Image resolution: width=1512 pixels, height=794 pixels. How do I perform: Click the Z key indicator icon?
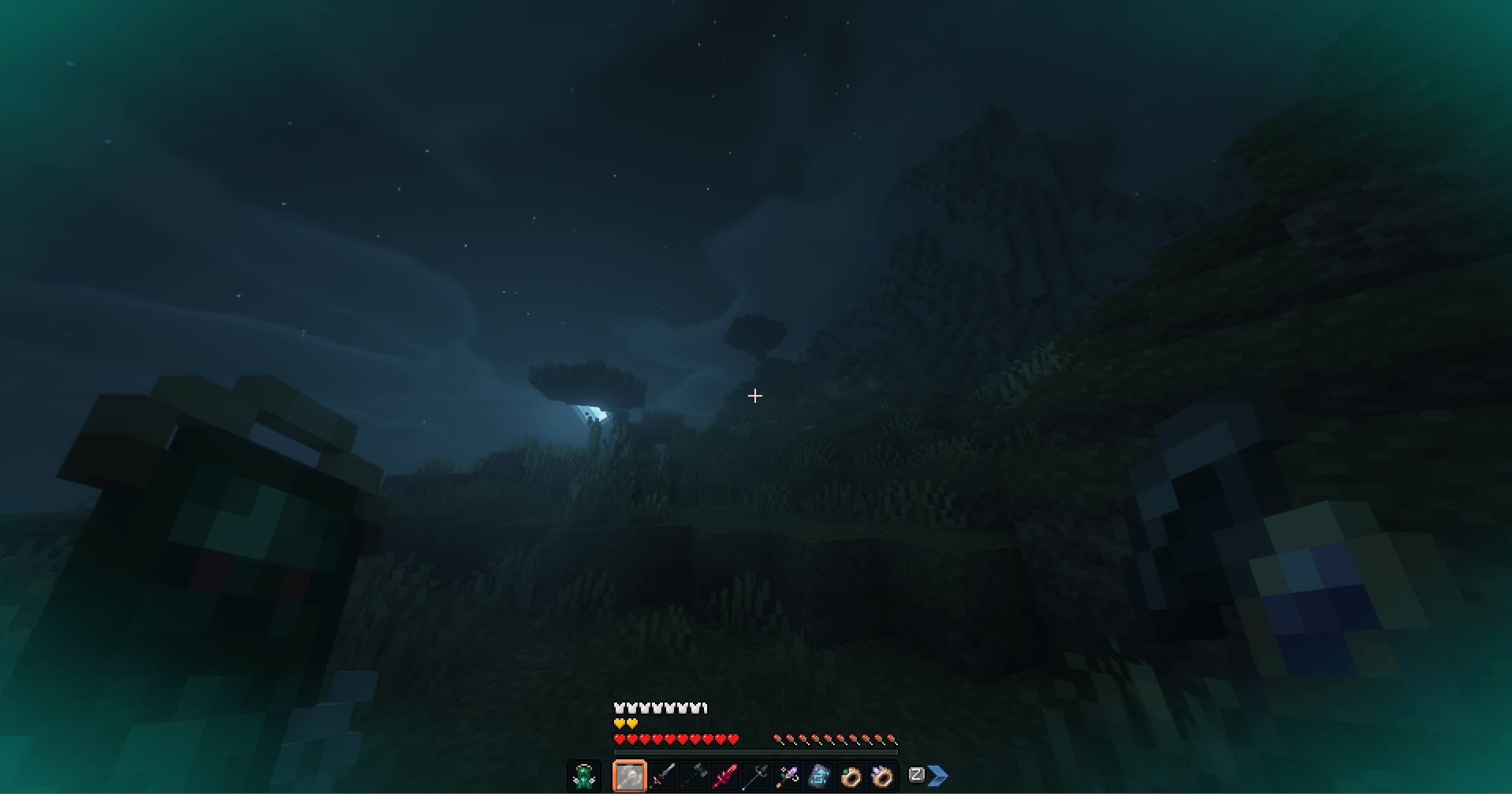(x=917, y=776)
